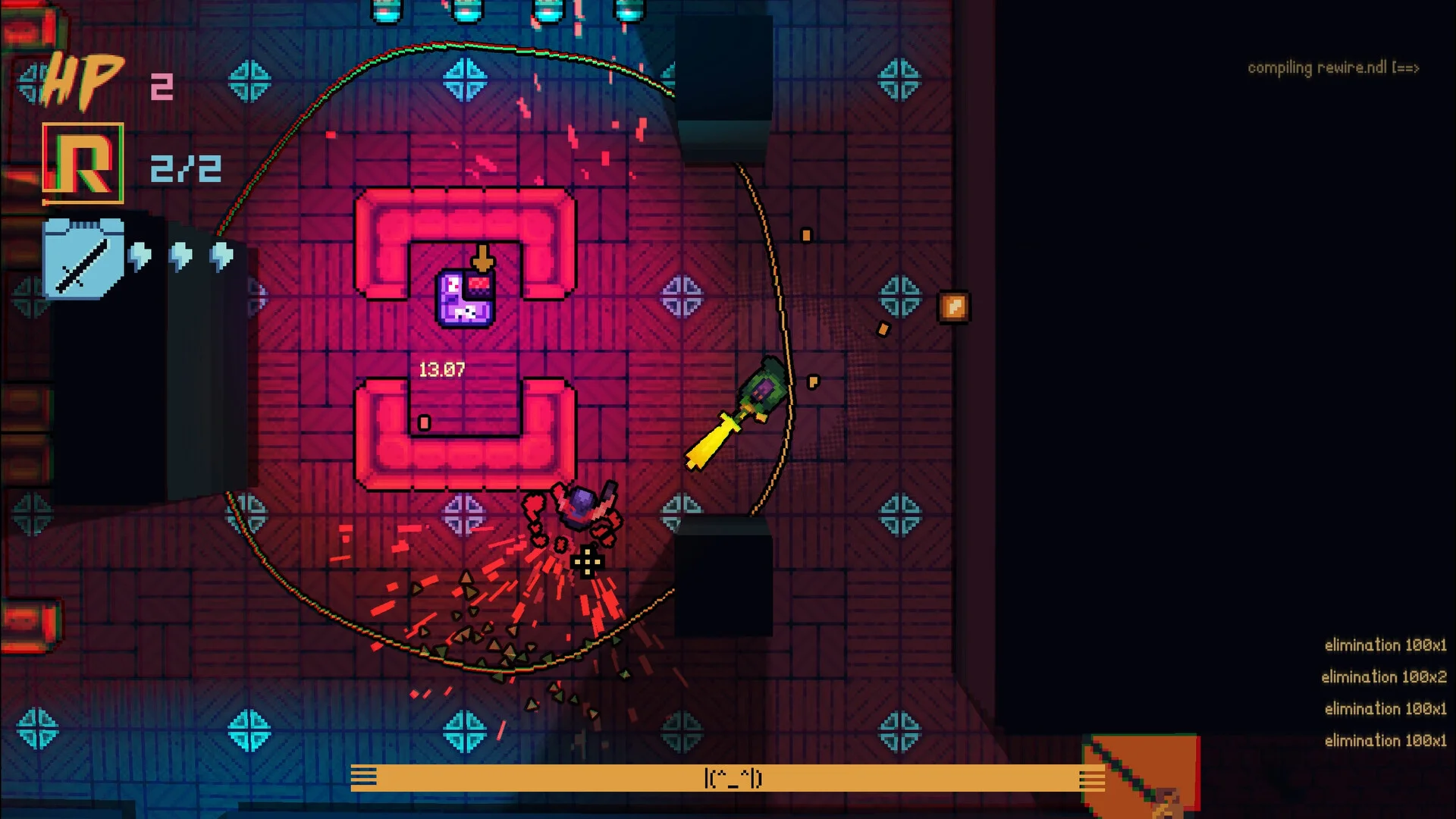Select the rewire R ability icon
Image resolution: width=1456 pixels, height=819 pixels.
(83, 164)
